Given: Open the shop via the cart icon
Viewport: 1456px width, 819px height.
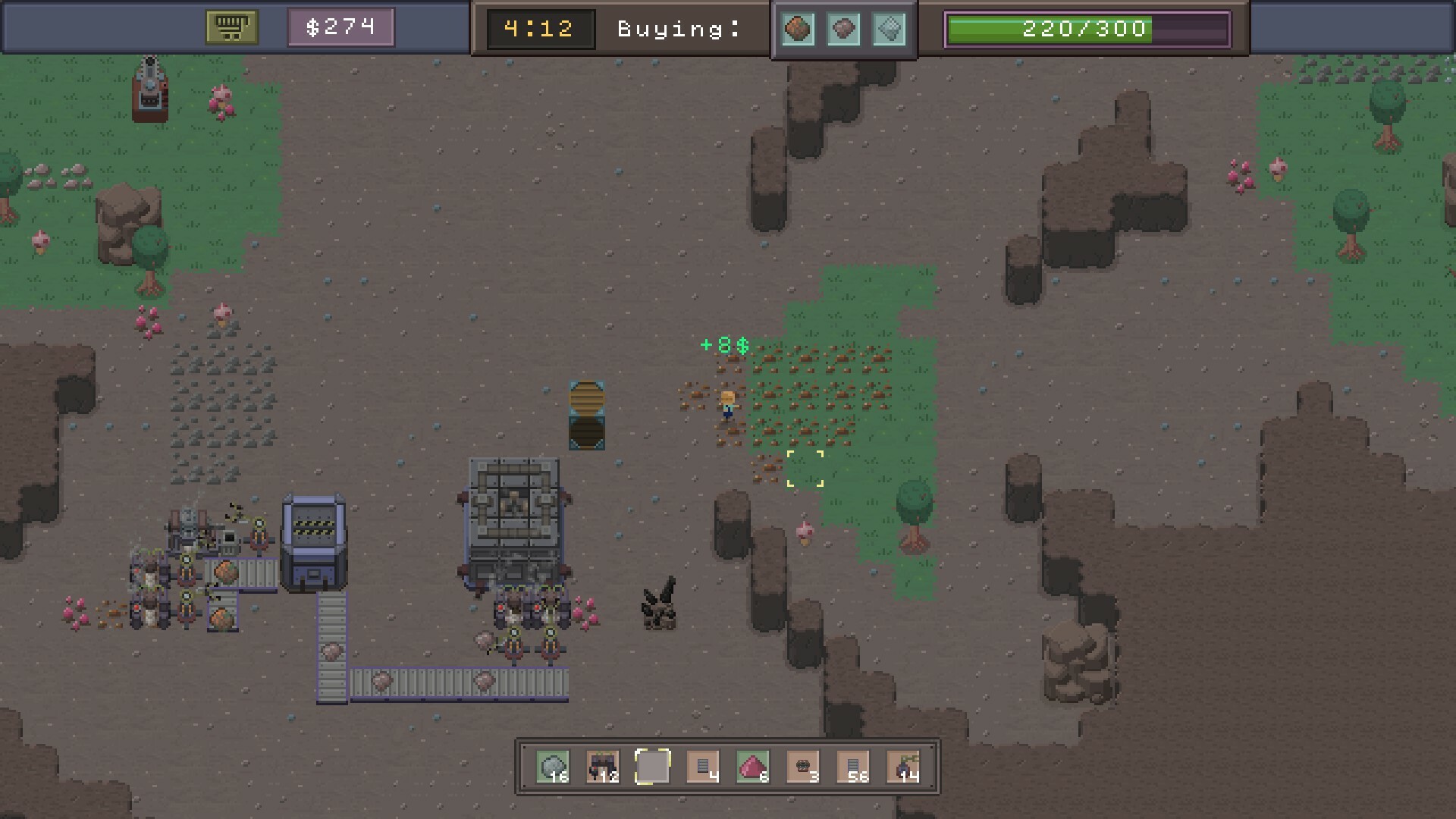Looking at the screenshot, I should point(231,27).
